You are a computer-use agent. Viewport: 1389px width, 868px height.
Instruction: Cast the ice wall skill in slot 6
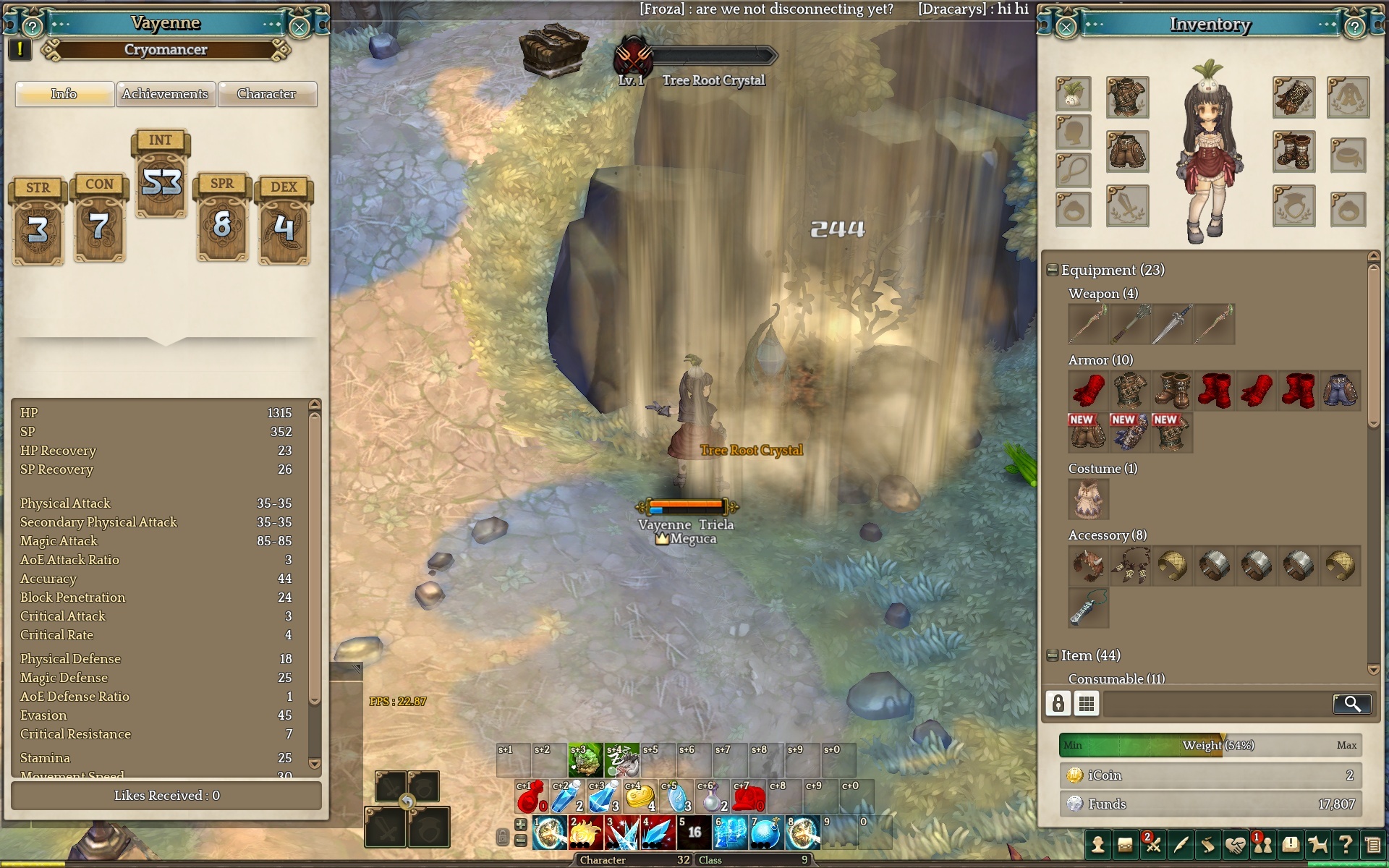click(x=730, y=834)
